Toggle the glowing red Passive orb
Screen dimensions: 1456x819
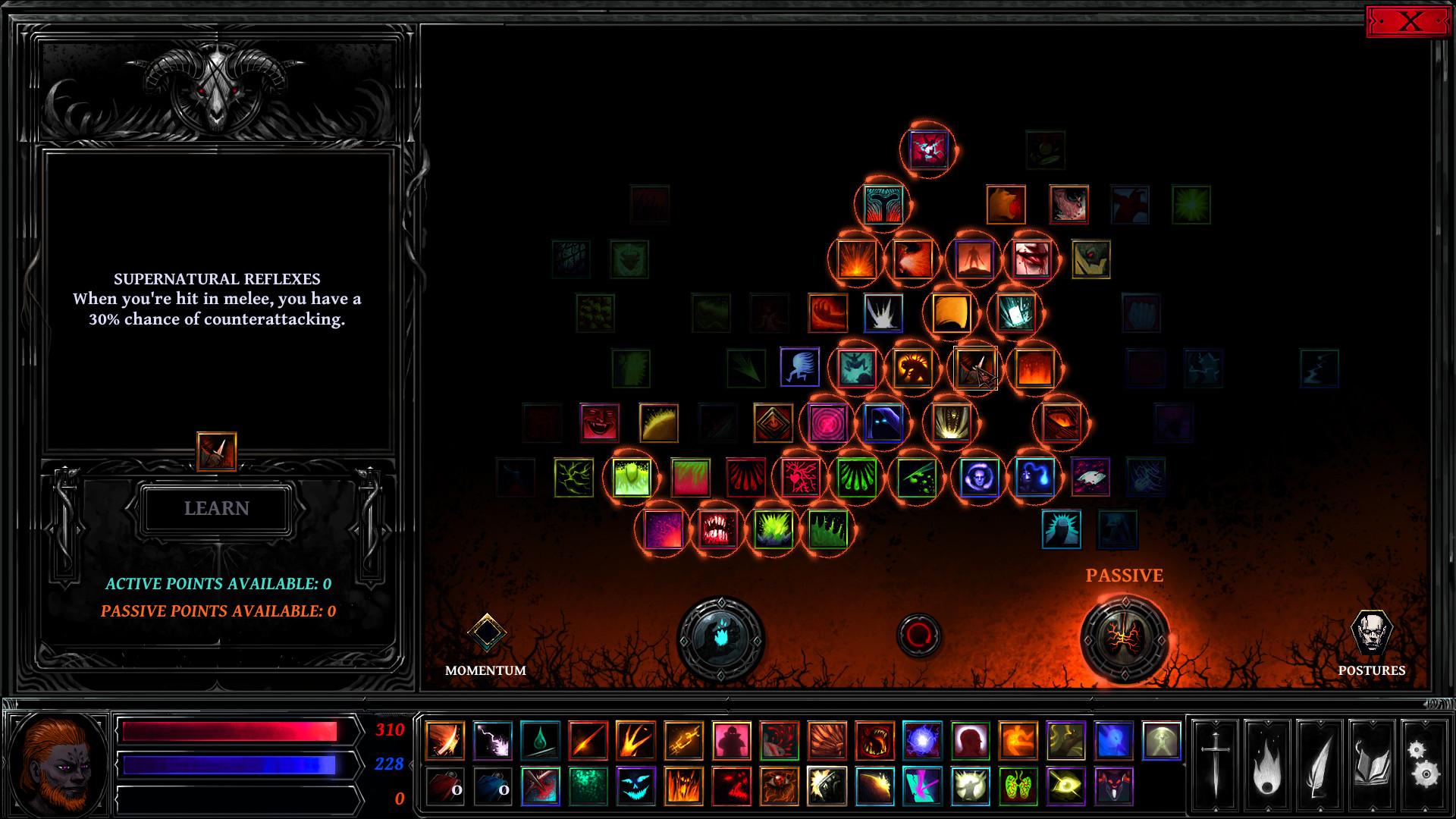click(x=1125, y=639)
